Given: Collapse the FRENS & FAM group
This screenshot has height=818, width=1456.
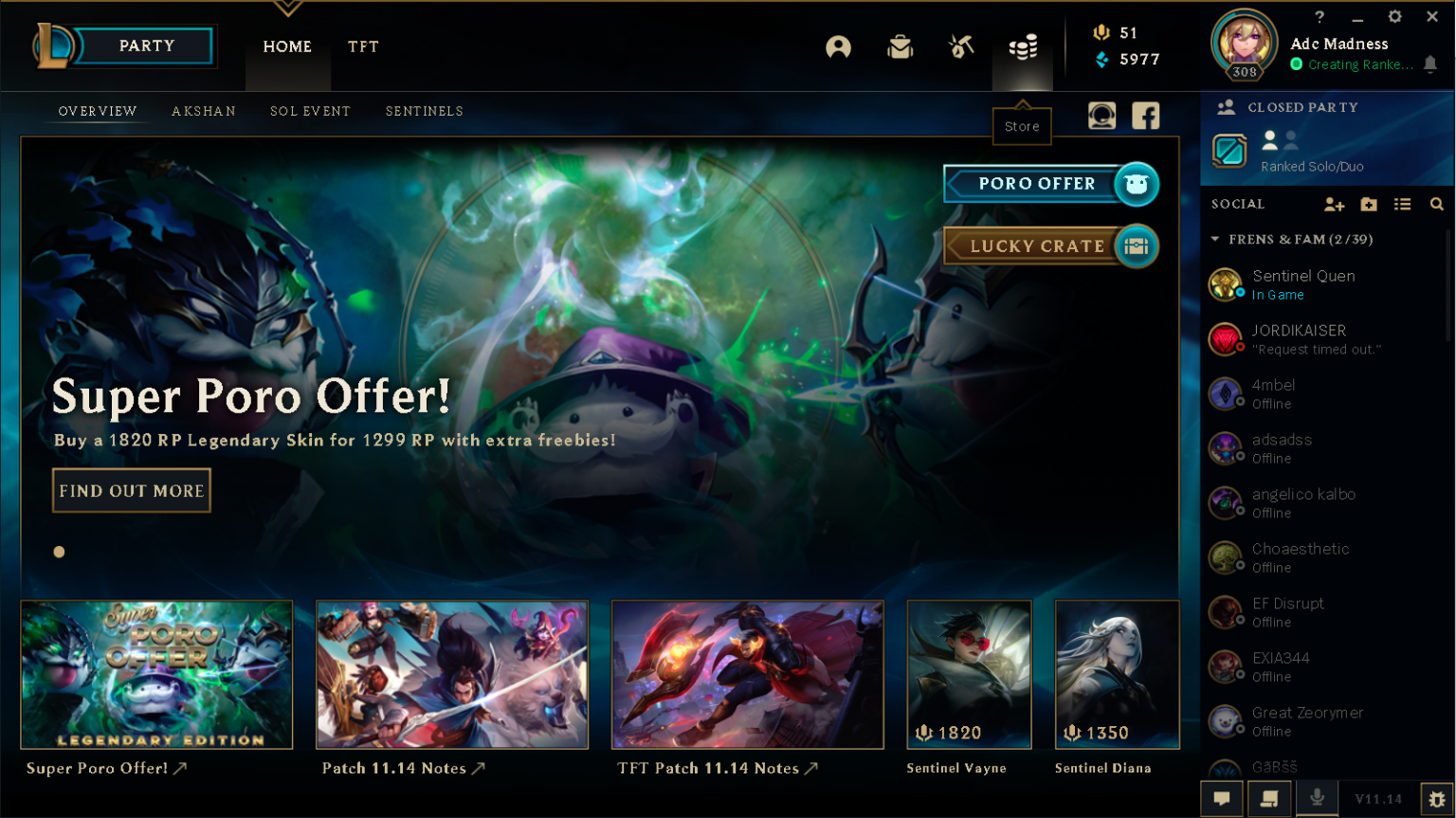Looking at the screenshot, I should pos(1215,239).
